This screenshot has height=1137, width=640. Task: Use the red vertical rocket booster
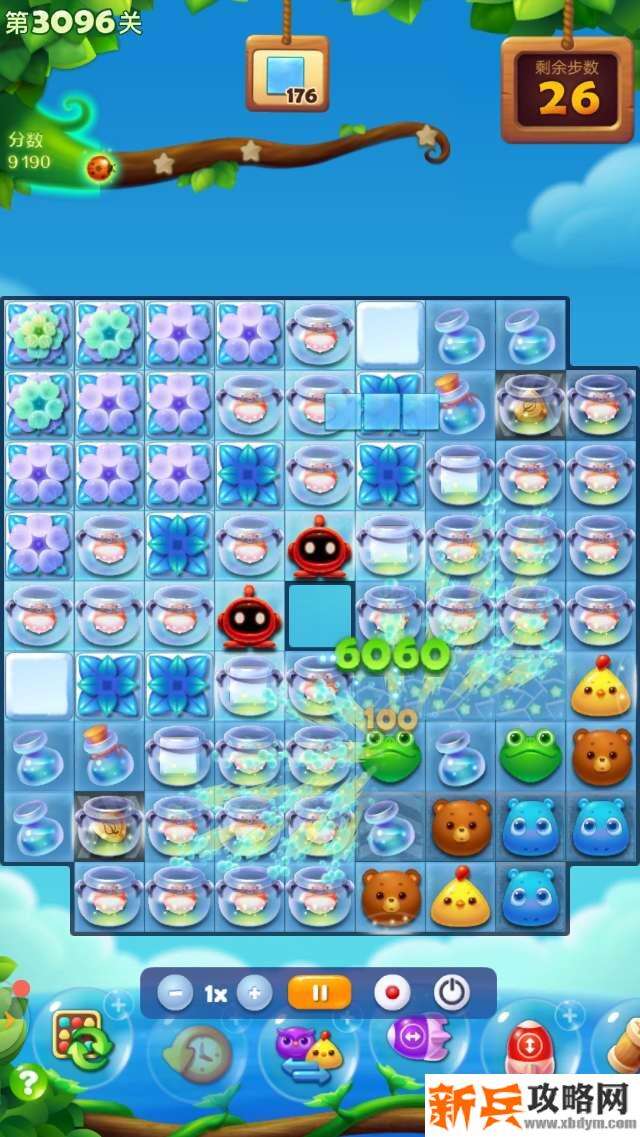(530, 1050)
